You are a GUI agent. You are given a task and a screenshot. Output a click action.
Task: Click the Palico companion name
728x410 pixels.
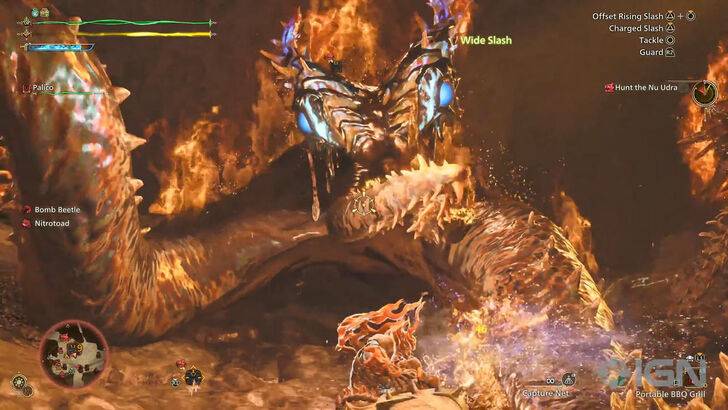(x=41, y=89)
